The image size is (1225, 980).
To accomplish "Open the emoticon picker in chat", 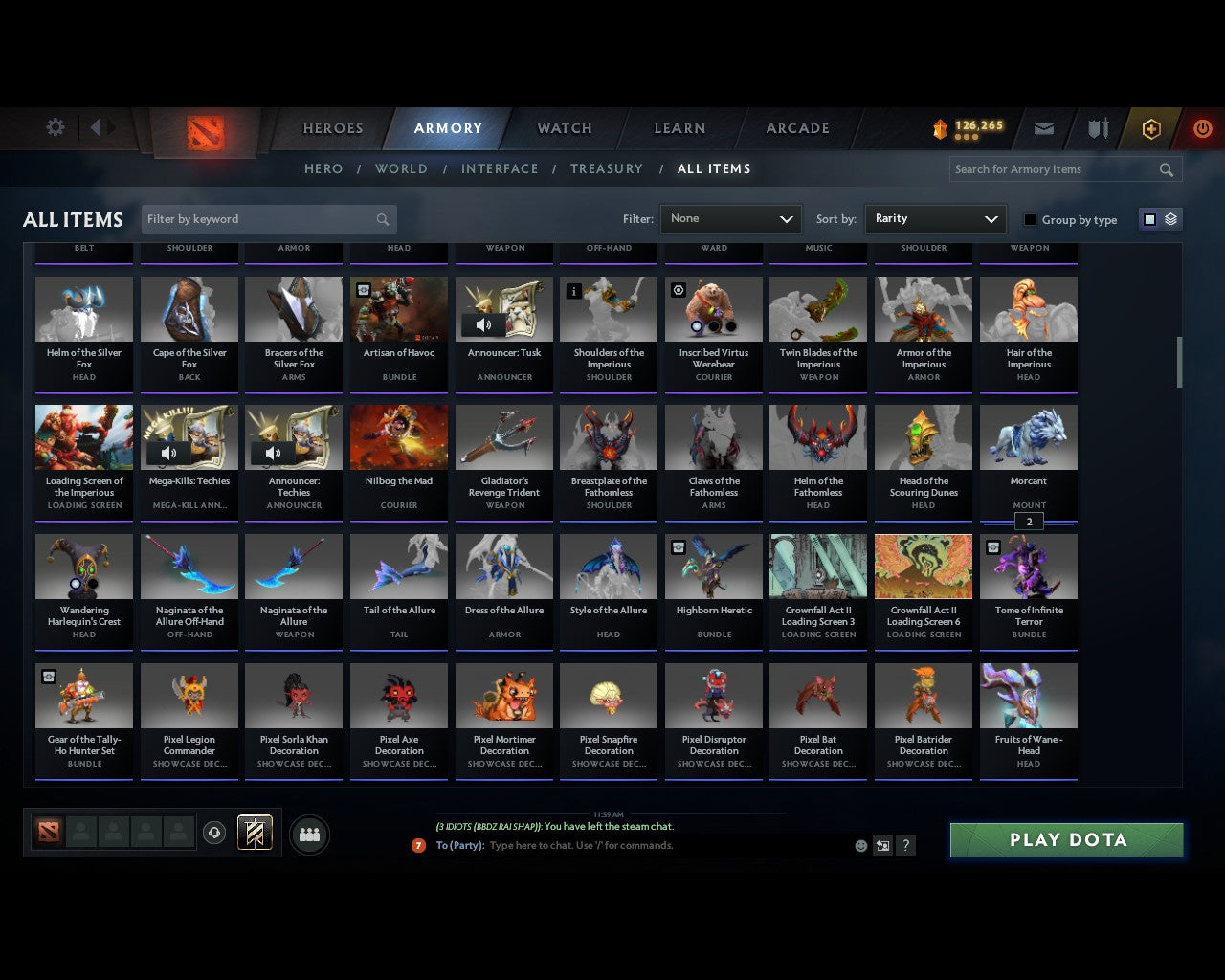I will [858, 846].
